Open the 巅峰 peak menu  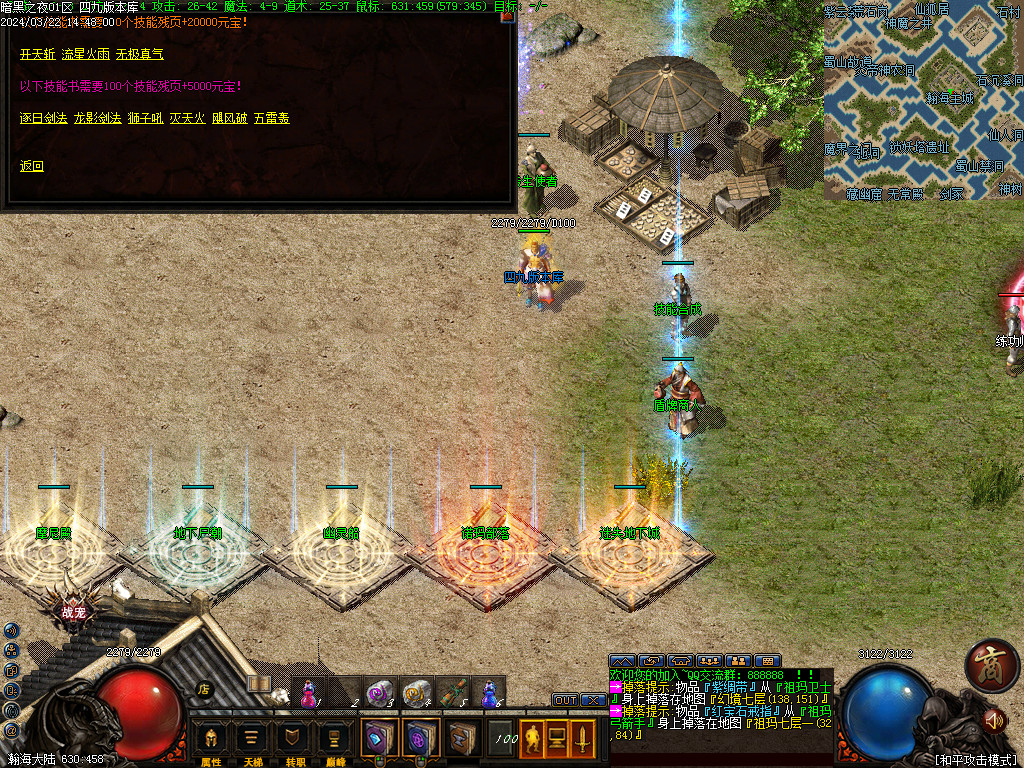[x=333, y=742]
